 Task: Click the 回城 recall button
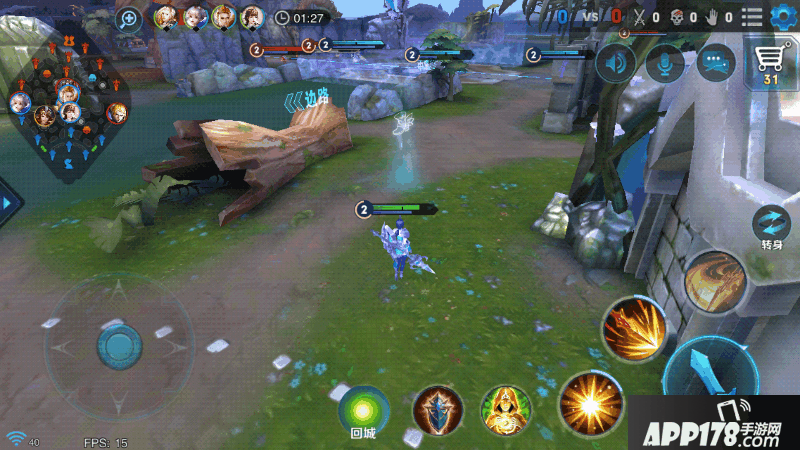[x=363, y=409]
